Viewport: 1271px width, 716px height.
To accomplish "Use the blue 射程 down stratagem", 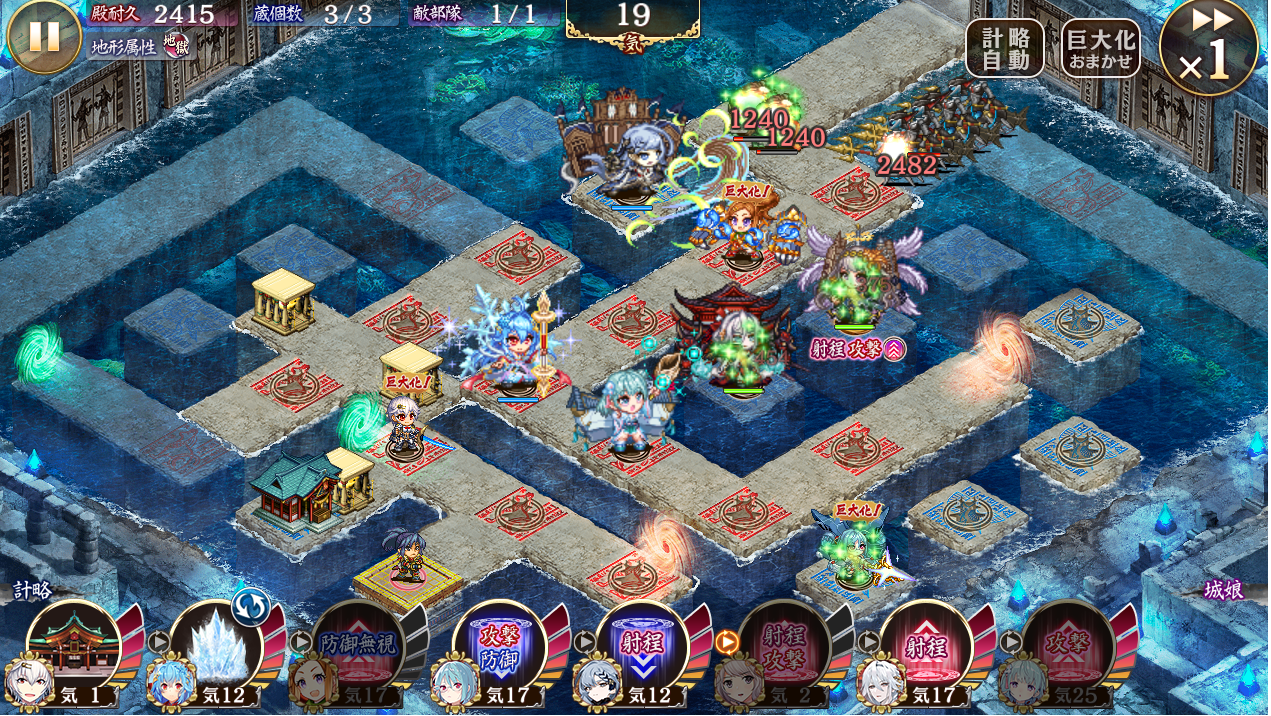I will click(x=641, y=646).
